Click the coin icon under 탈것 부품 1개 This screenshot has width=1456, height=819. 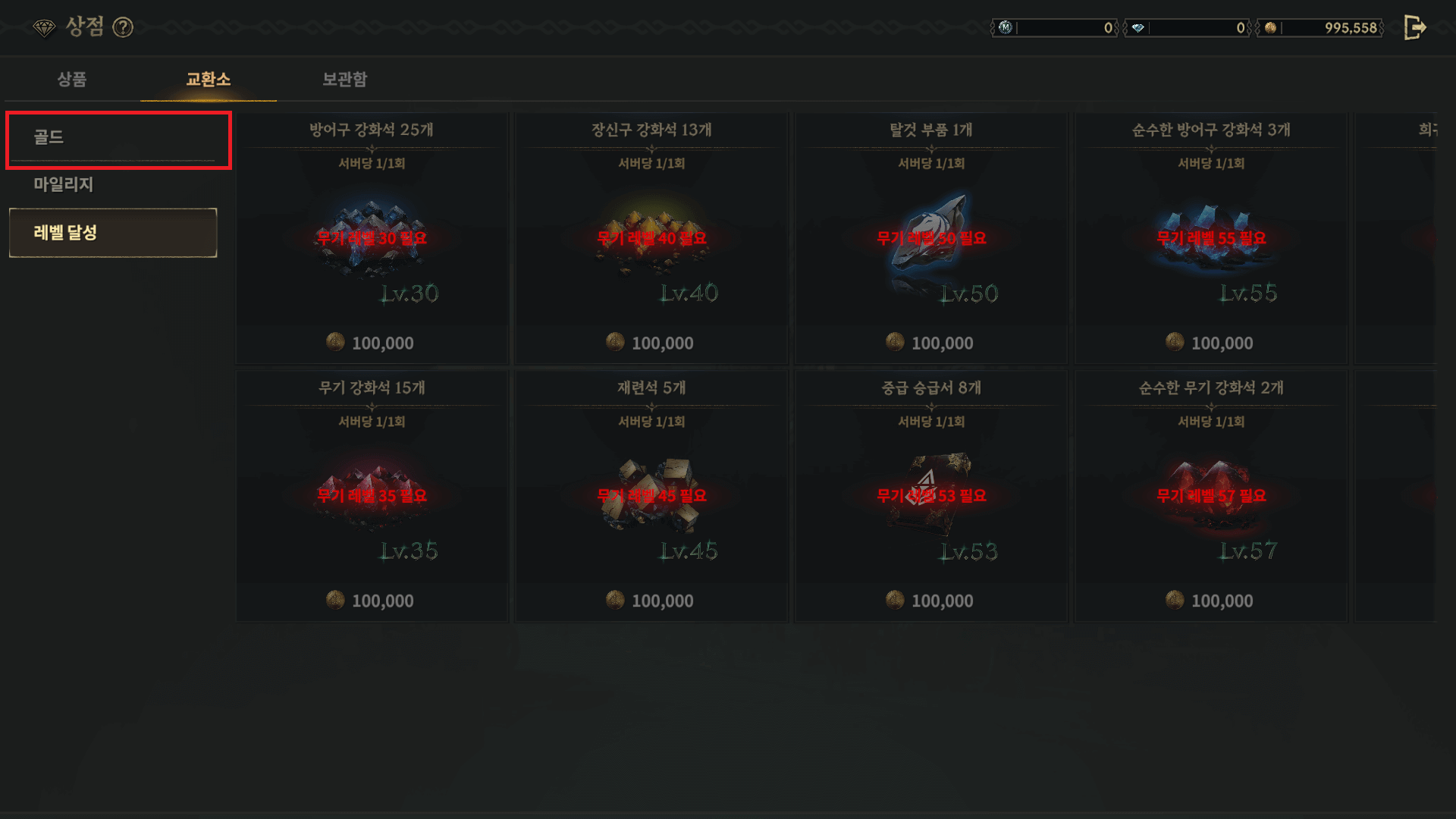[896, 343]
